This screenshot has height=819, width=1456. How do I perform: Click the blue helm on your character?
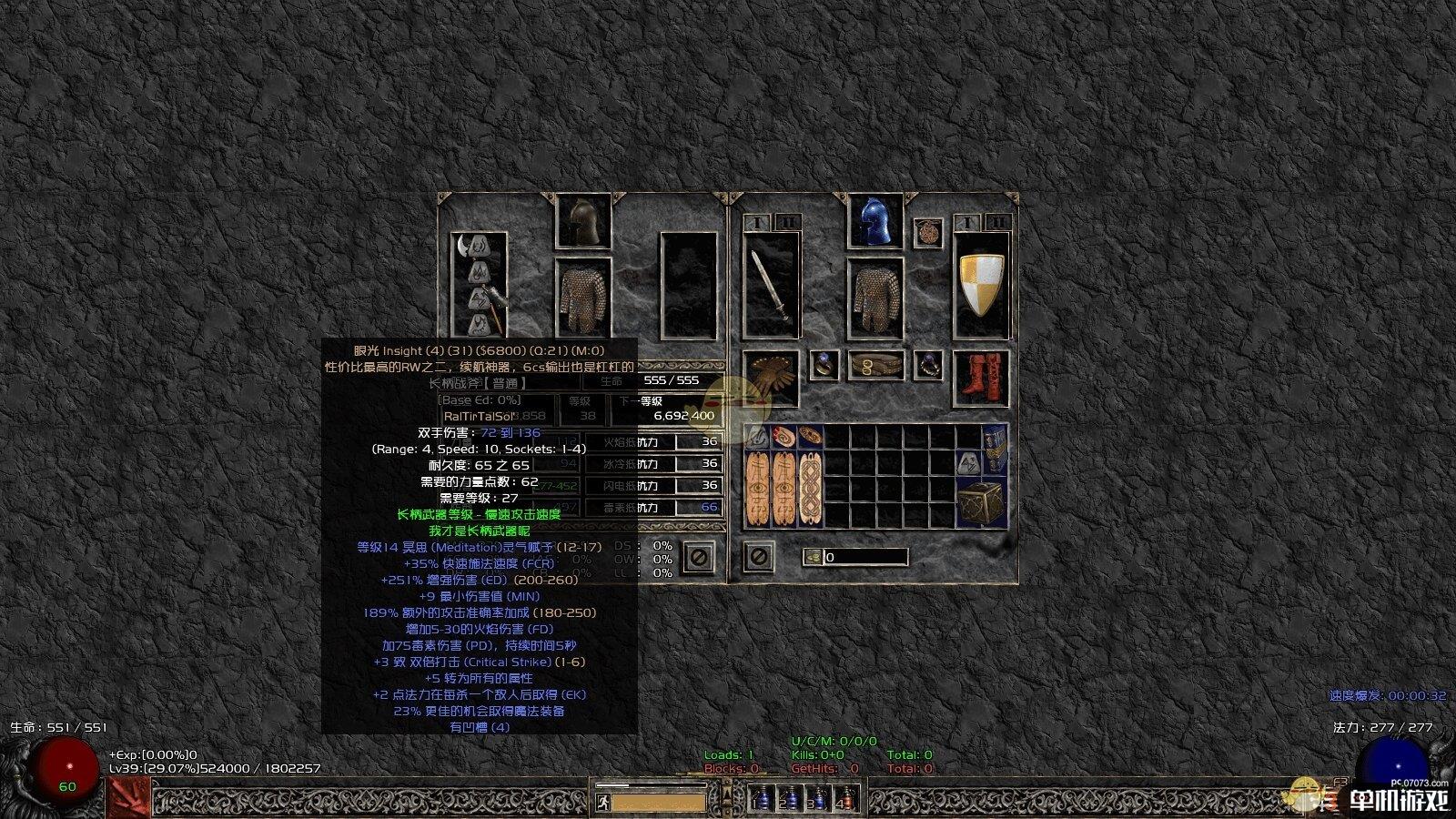click(875, 221)
